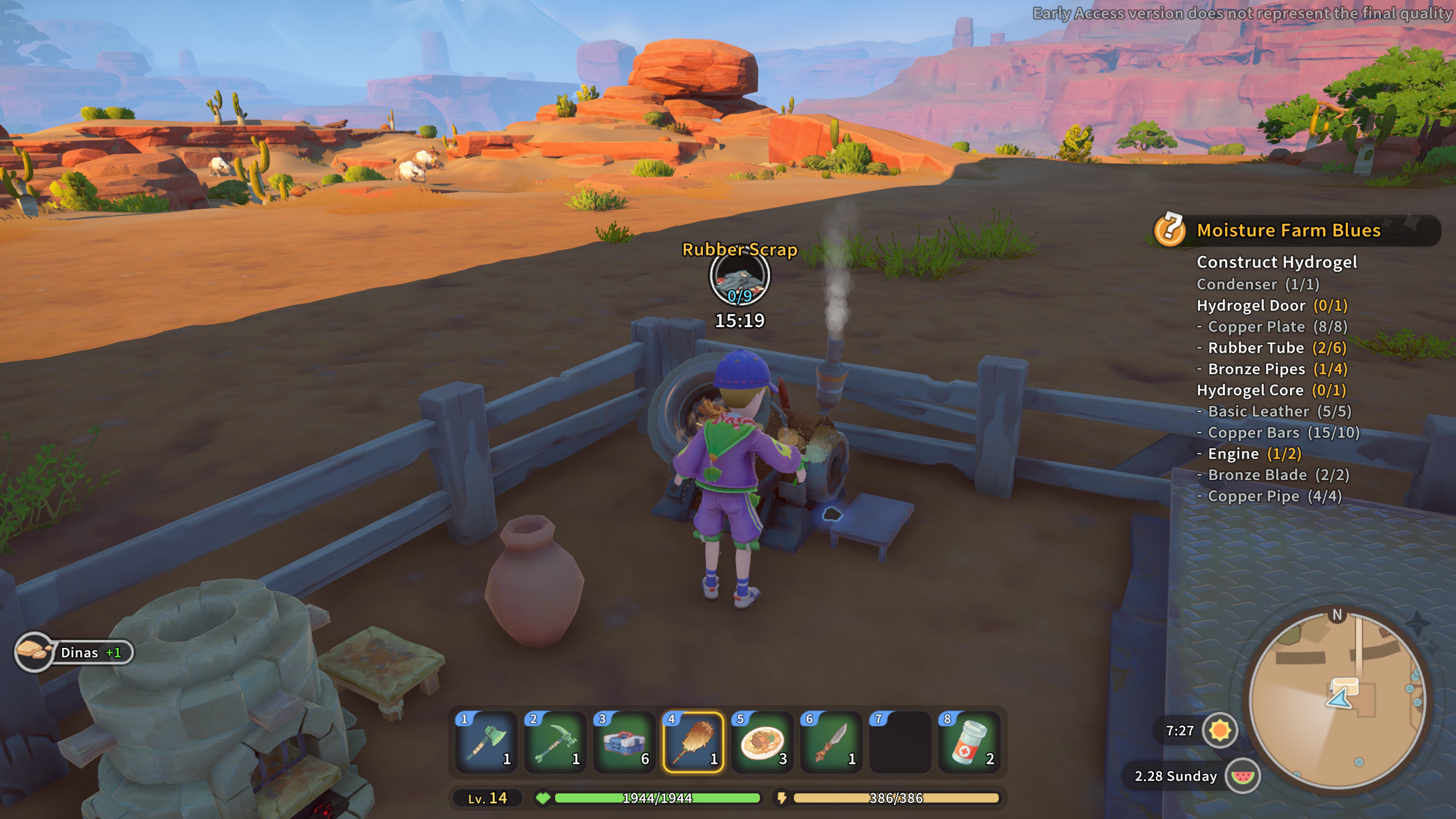Screen dimensions: 1456x819
Task: Choose the blue toolbox hotbar slot
Action: (624, 742)
